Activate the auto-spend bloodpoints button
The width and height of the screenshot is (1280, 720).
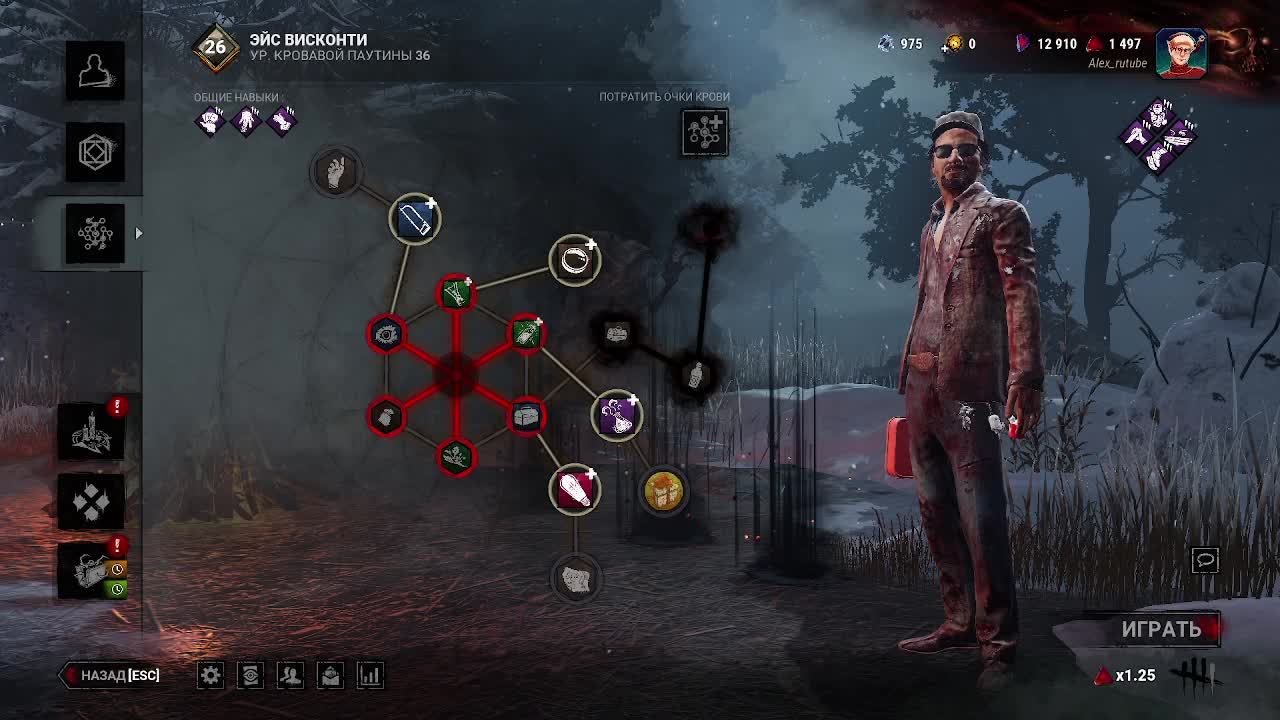tap(705, 132)
